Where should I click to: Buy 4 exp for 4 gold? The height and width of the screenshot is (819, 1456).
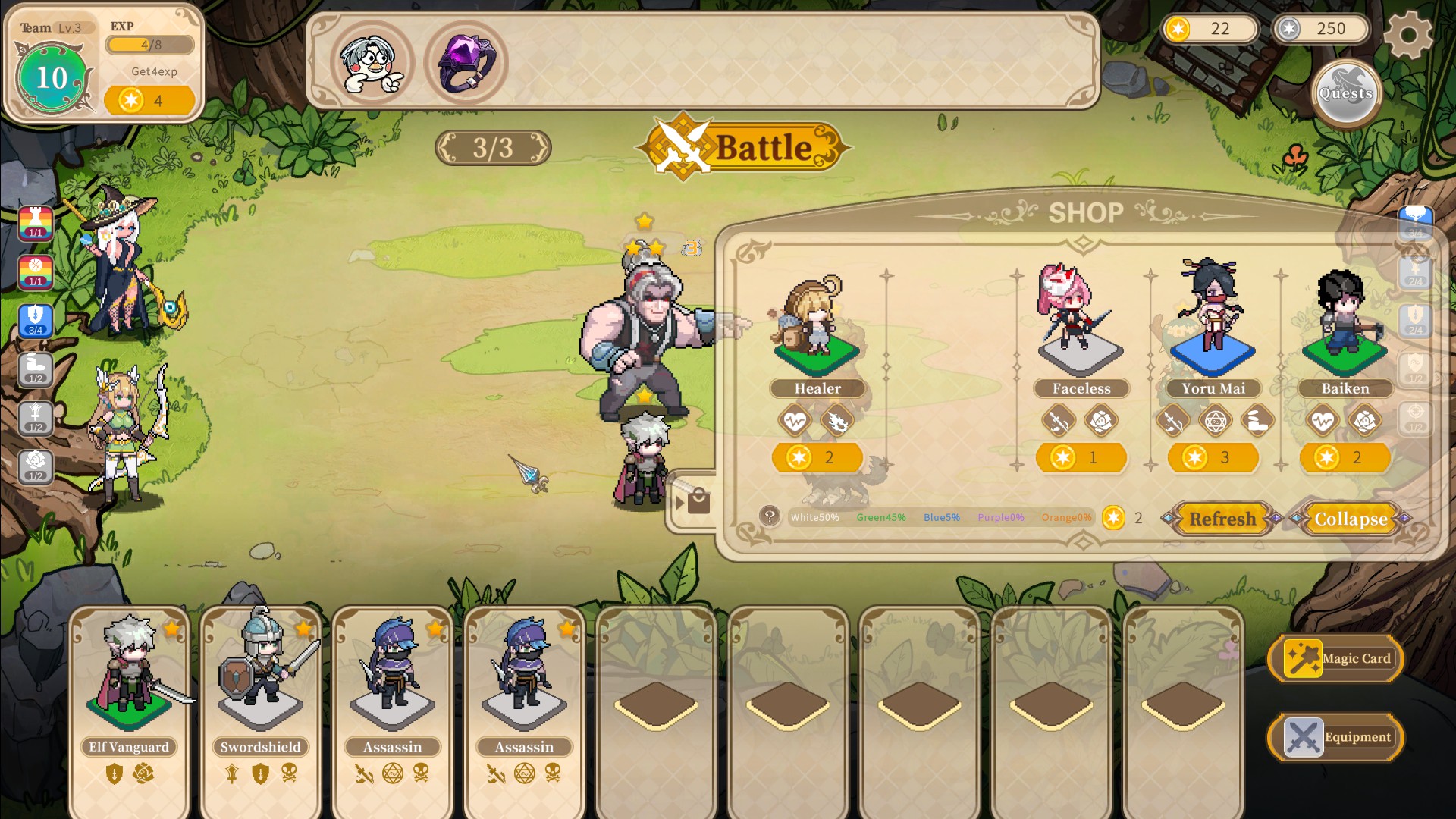149,100
